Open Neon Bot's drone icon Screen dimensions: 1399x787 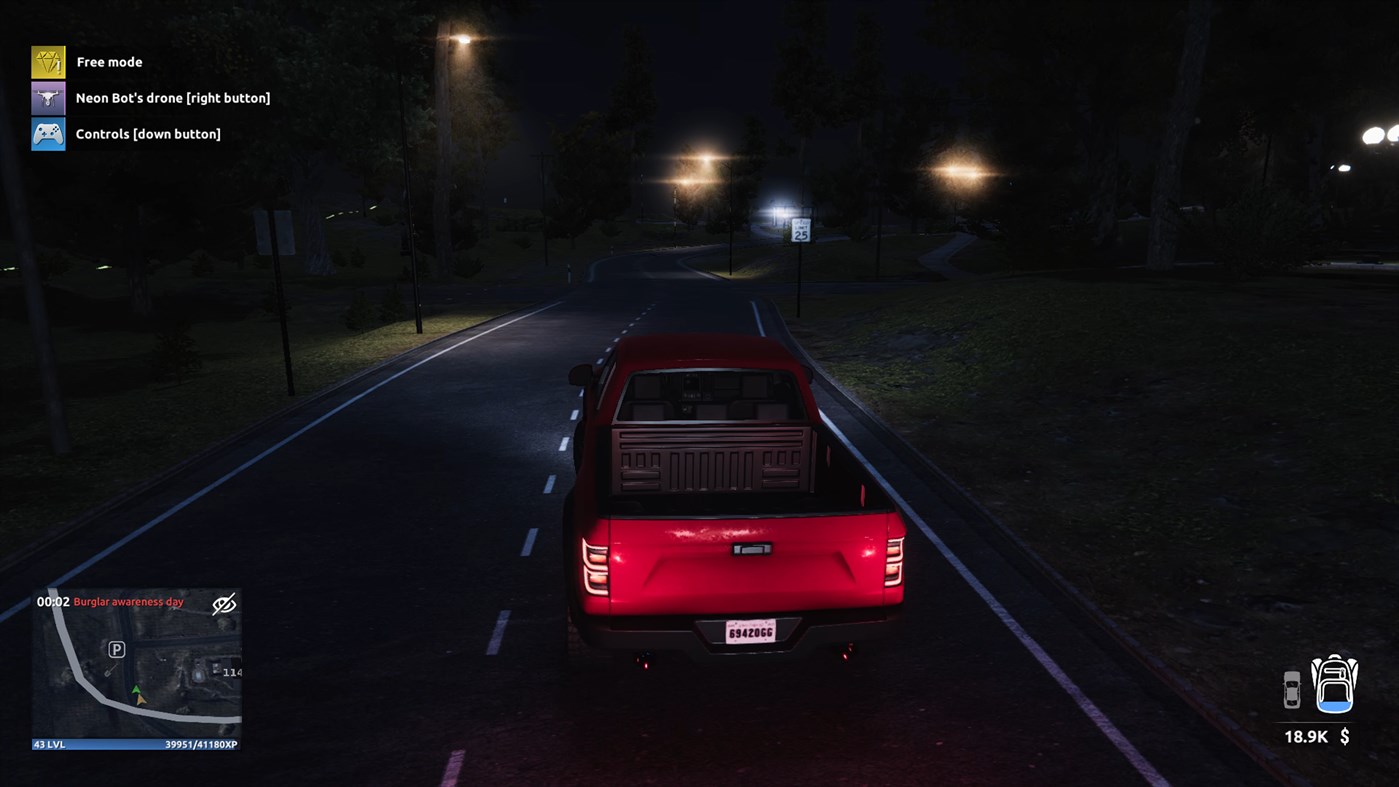point(46,97)
